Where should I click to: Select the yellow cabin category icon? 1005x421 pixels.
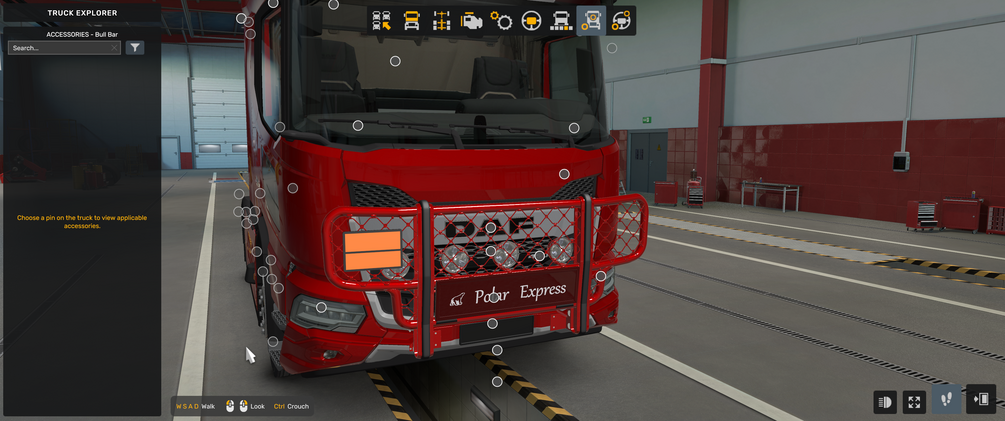click(411, 20)
